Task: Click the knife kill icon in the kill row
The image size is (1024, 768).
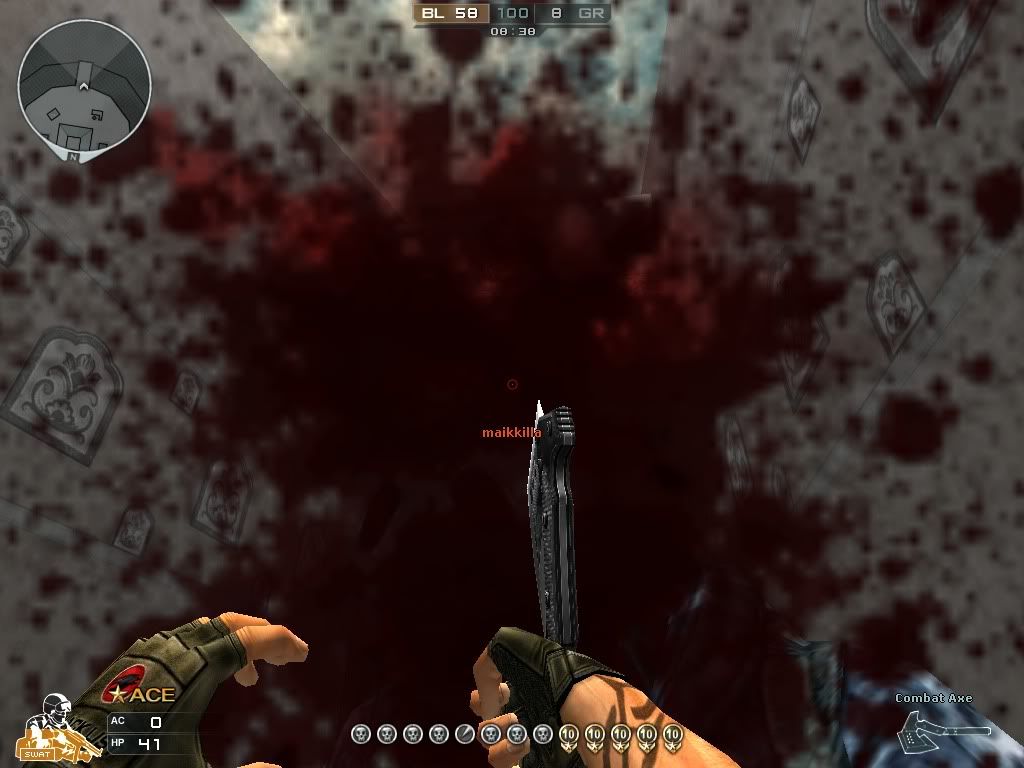Action: [x=465, y=735]
